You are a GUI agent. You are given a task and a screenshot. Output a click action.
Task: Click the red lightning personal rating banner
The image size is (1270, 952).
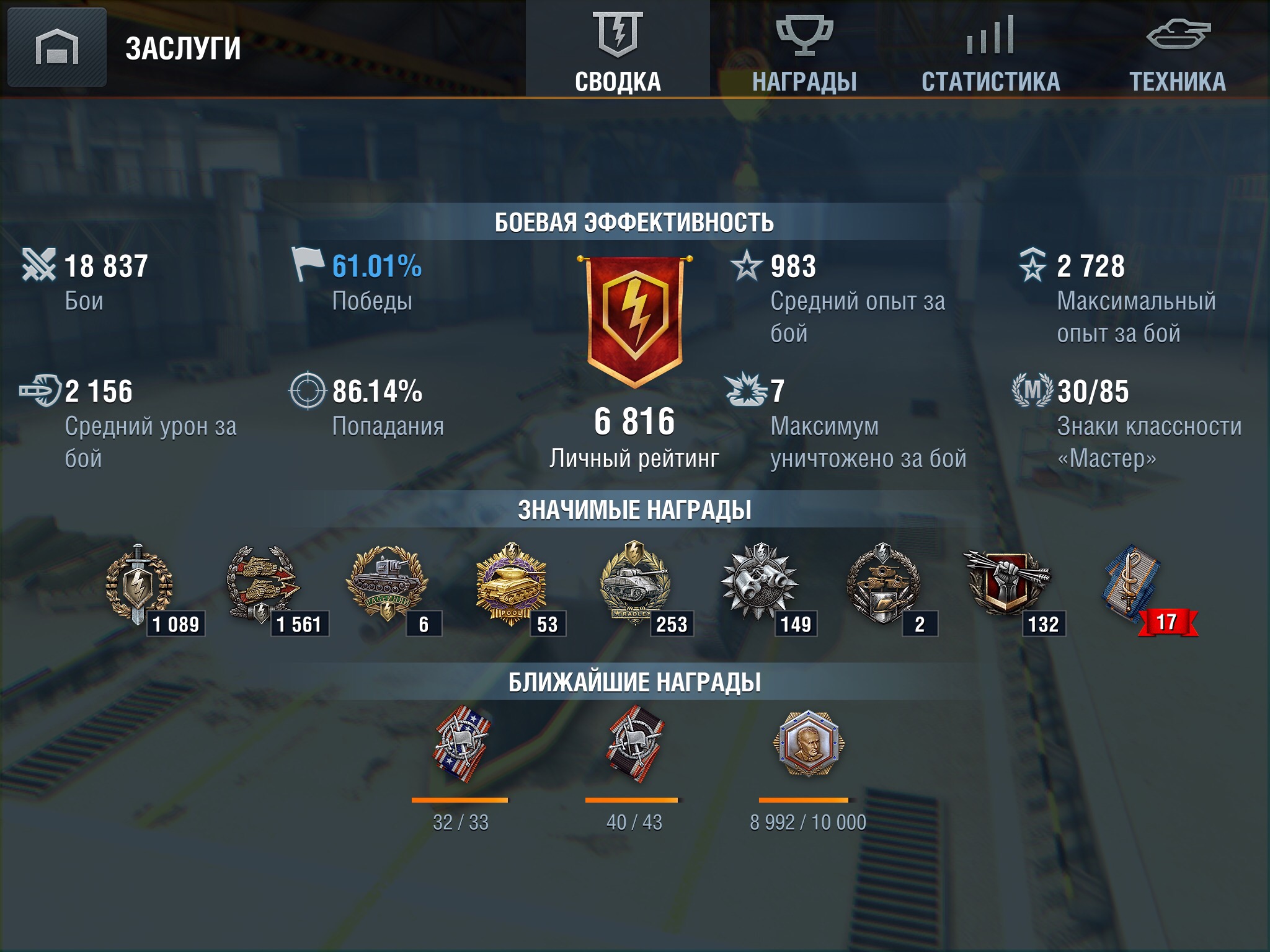pos(634,319)
